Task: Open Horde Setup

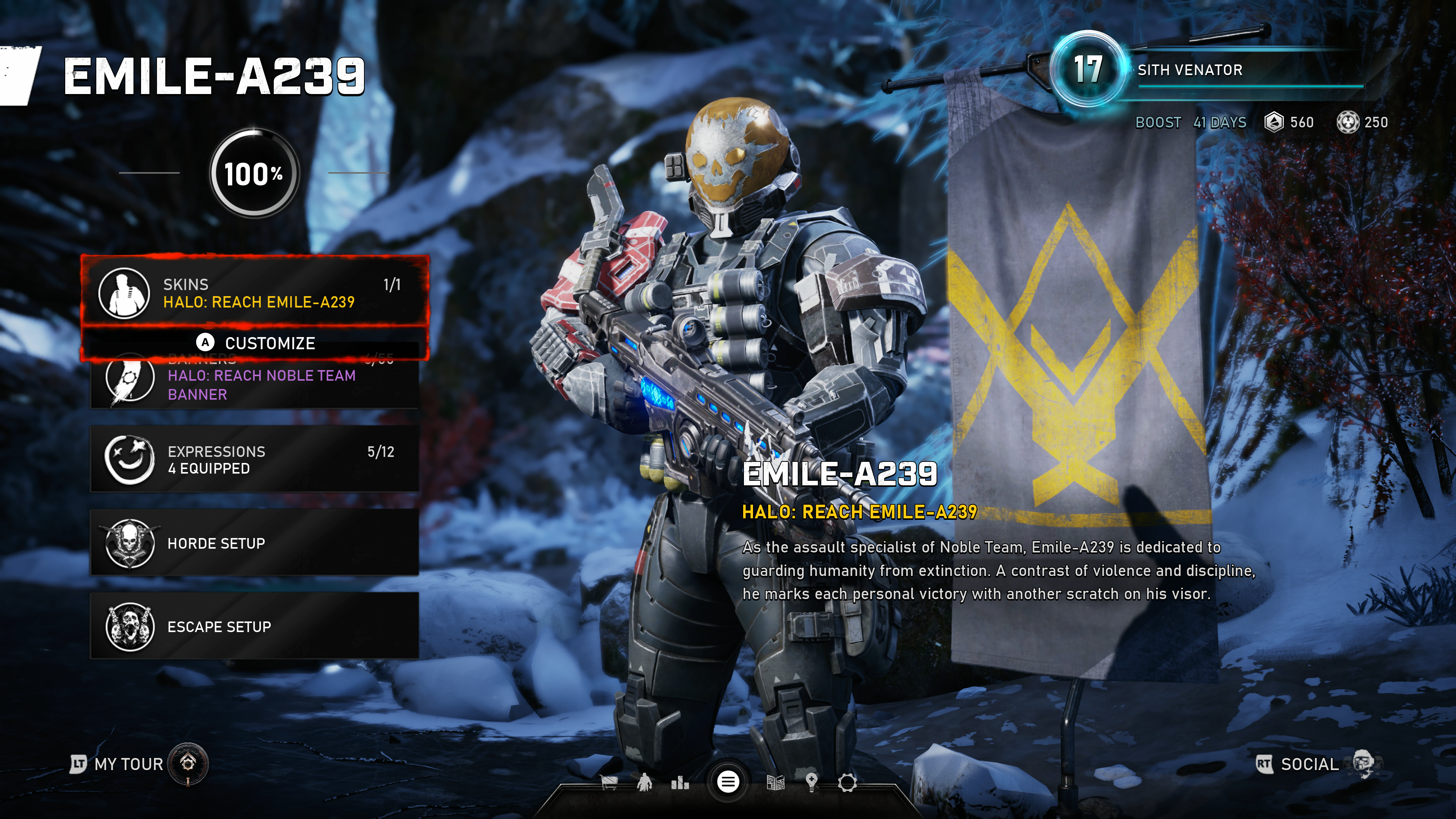Action: pyautogui.click(x=254, y=543)
